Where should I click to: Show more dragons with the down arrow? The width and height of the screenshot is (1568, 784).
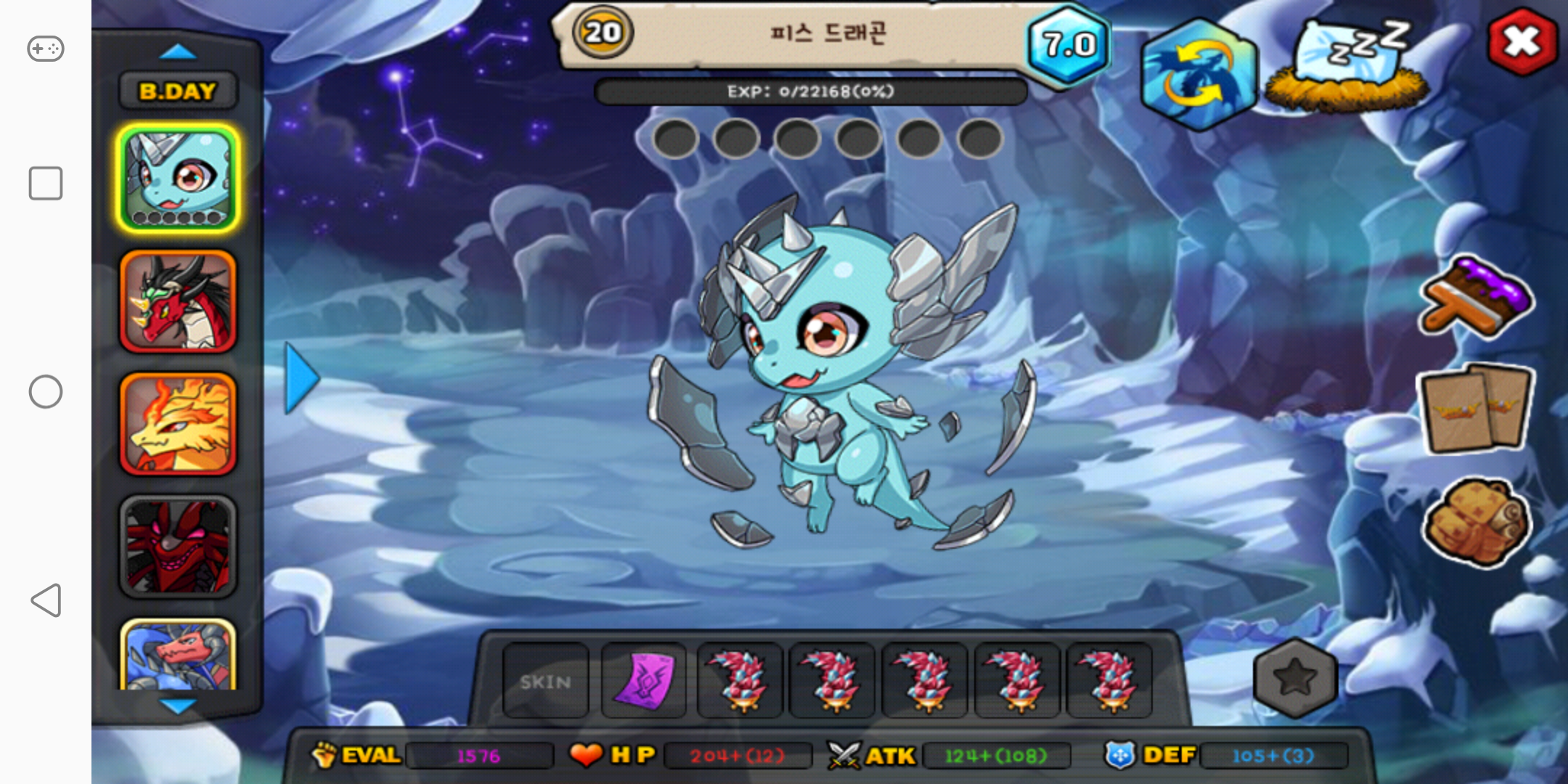click(178, 706)
